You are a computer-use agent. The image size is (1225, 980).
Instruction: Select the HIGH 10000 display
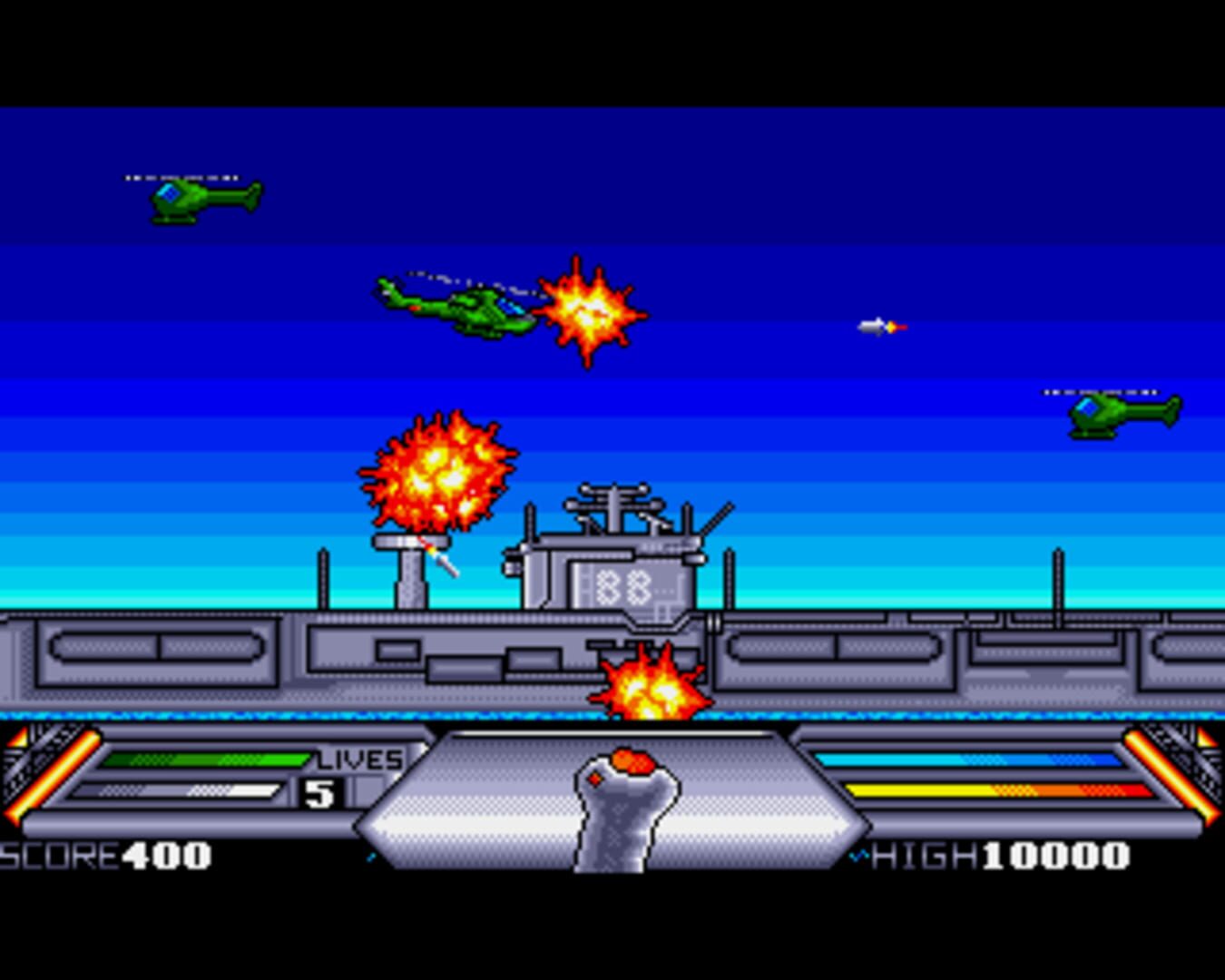coord(998,853)
